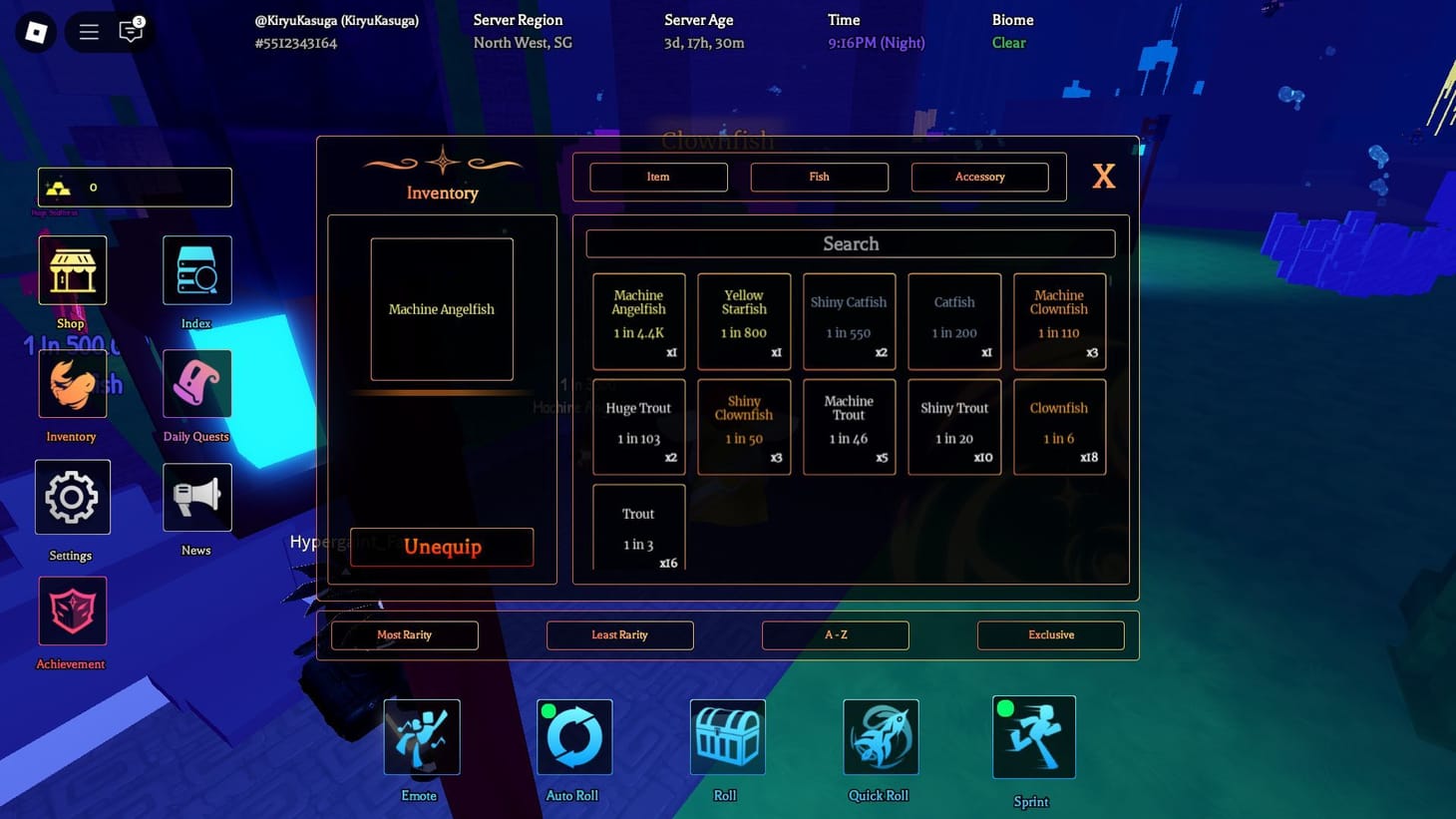Sort inventory by Least Rarity
Image resolution: width=1456 pixels, height=819 pixels.
coord(619,634)
